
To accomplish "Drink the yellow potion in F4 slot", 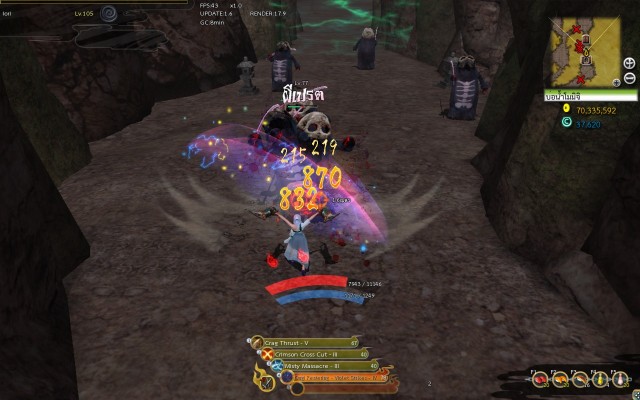I will pyautogui.click(x=600, y=379).
